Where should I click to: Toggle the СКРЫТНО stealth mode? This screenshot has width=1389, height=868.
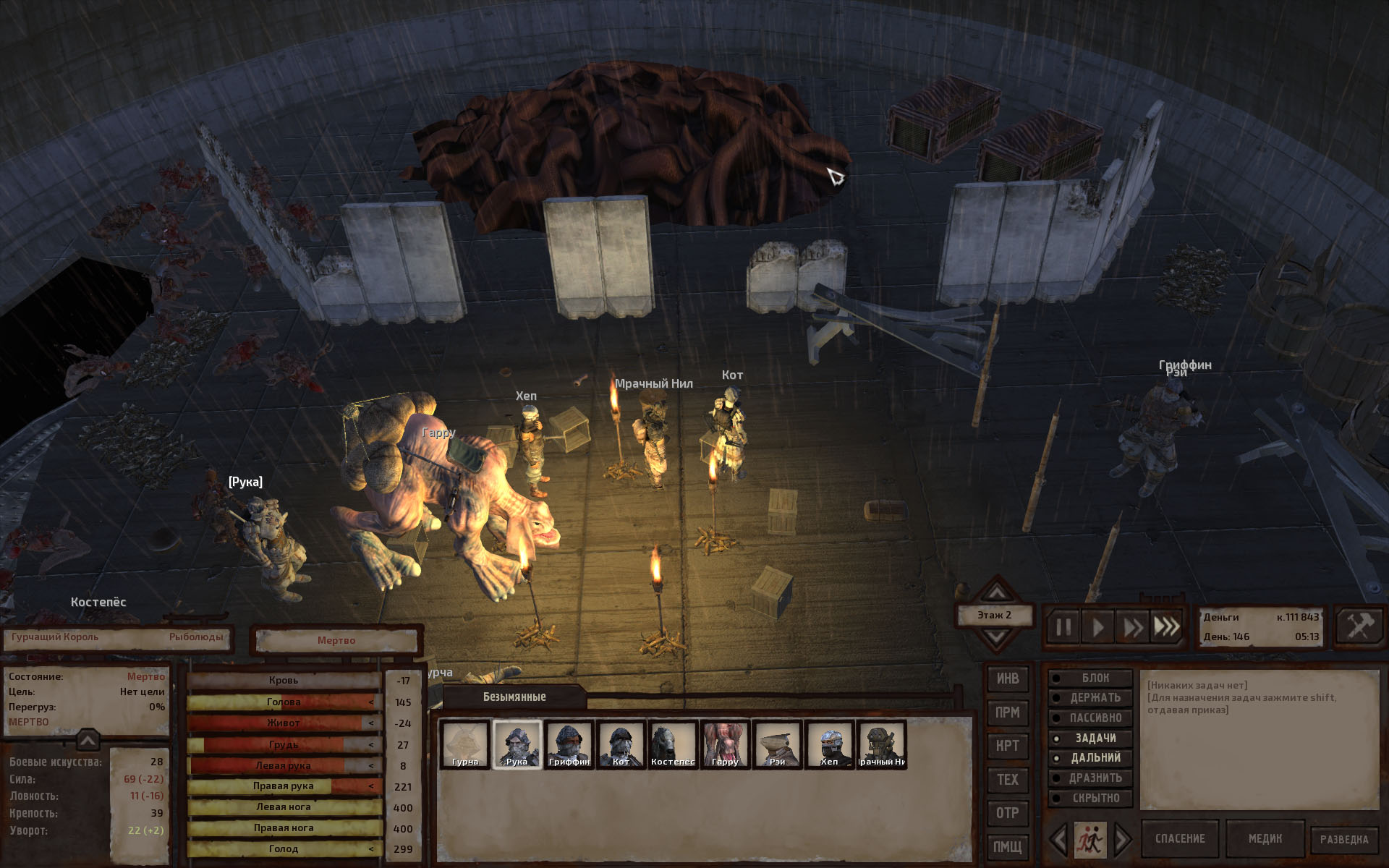click(1091, 799)
